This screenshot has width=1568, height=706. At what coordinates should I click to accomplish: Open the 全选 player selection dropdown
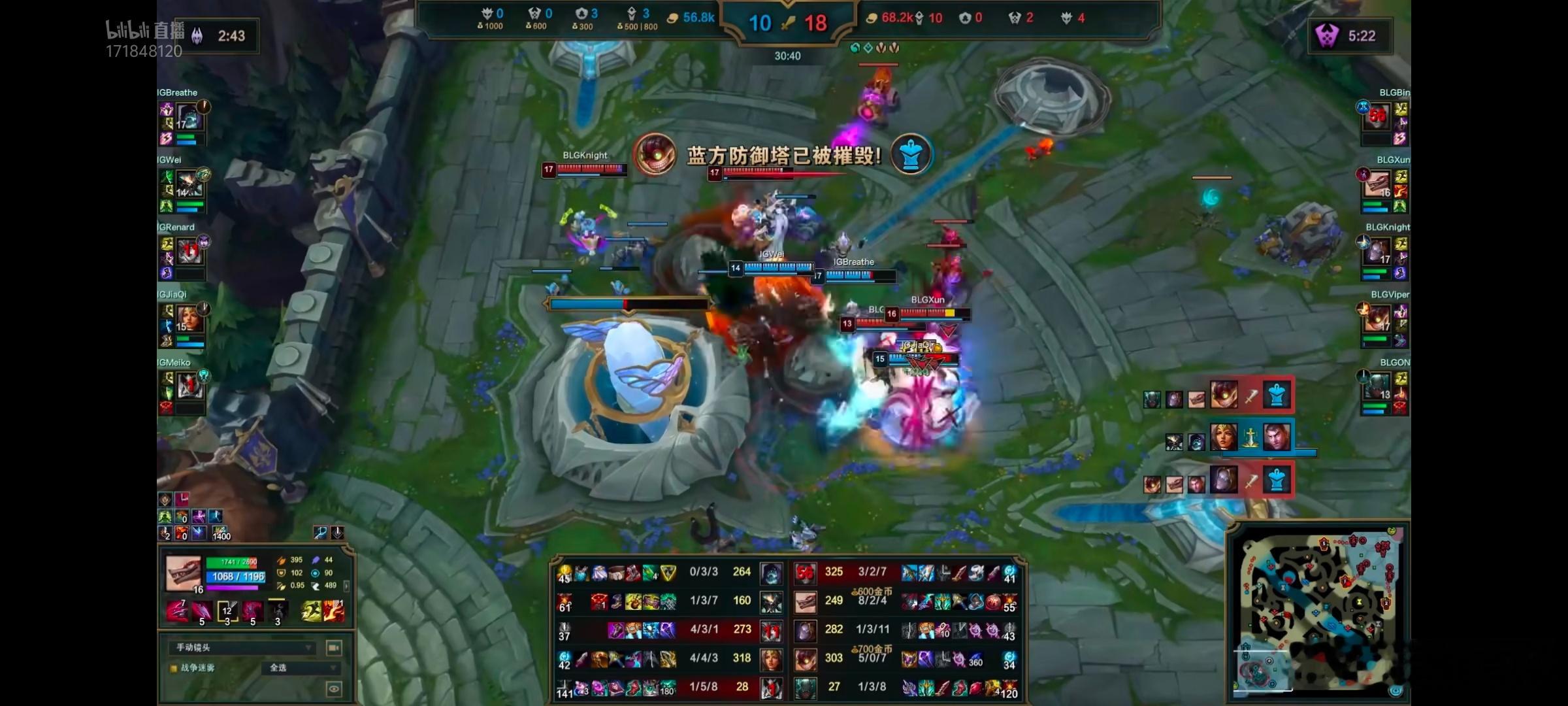coord(301,669)
